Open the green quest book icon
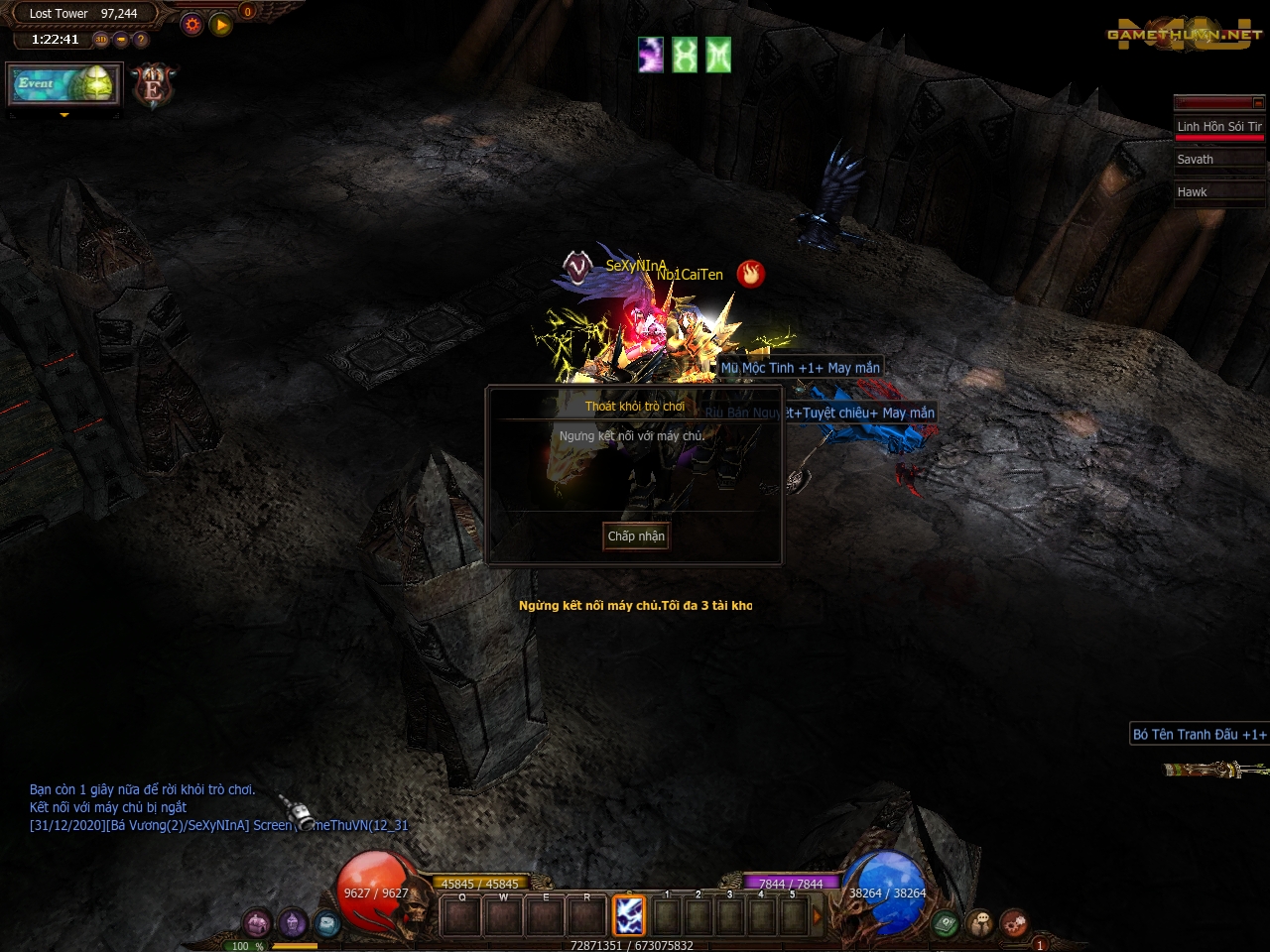The width and height of the screenshot is (1270, 952). tap(945, 922)
